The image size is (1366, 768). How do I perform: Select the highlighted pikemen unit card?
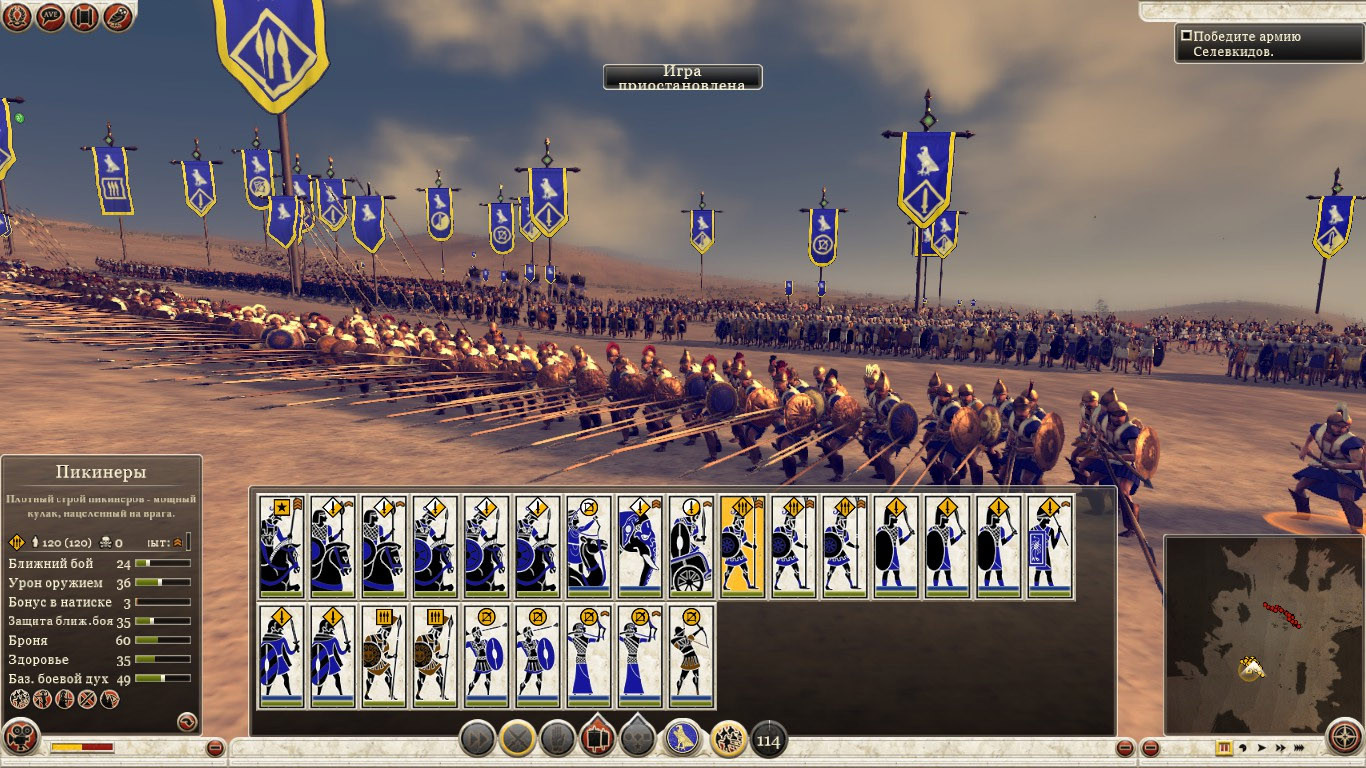pos(743,546)
